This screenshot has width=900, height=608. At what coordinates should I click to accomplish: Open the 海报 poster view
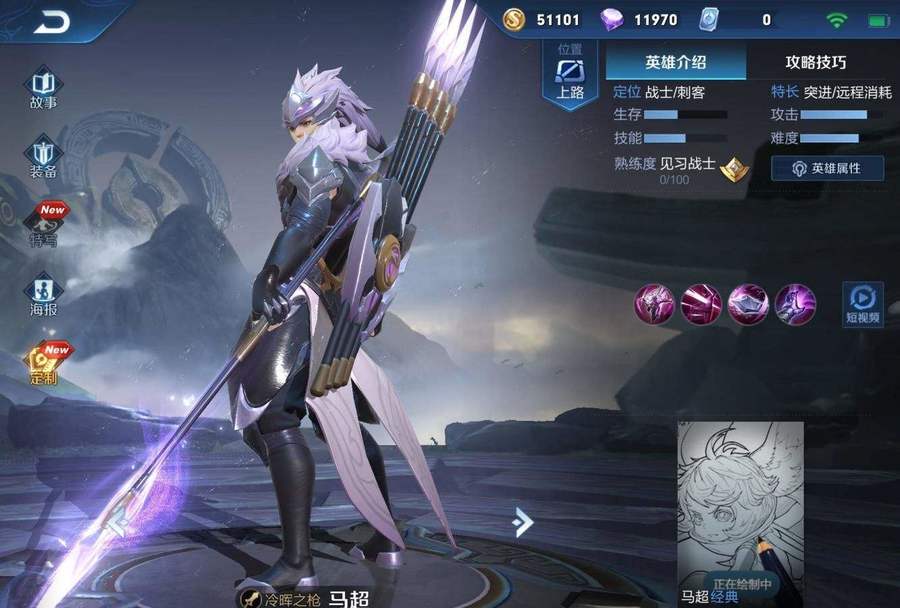pos(43,295)
